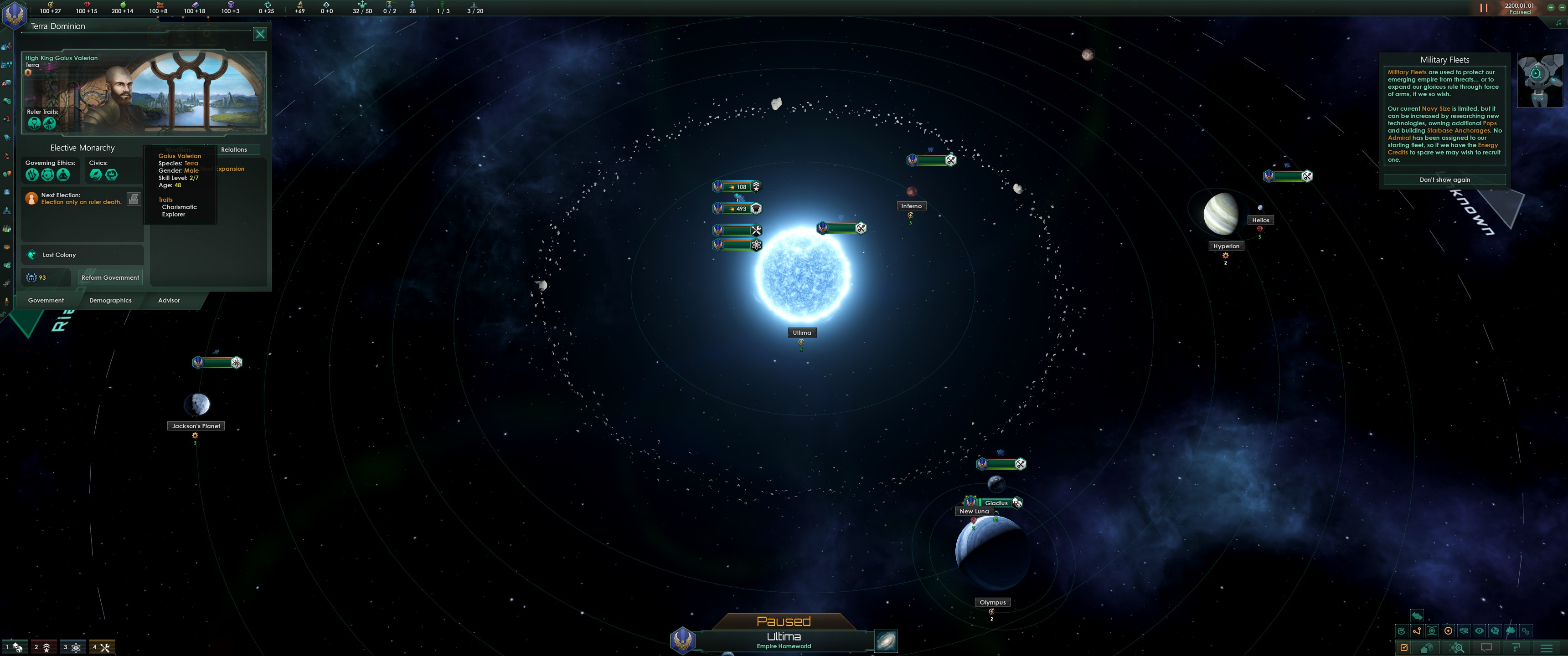The image size is (1568, 656).
Task: Switch to the Demographics tab
Action: (x=110, y=300)
